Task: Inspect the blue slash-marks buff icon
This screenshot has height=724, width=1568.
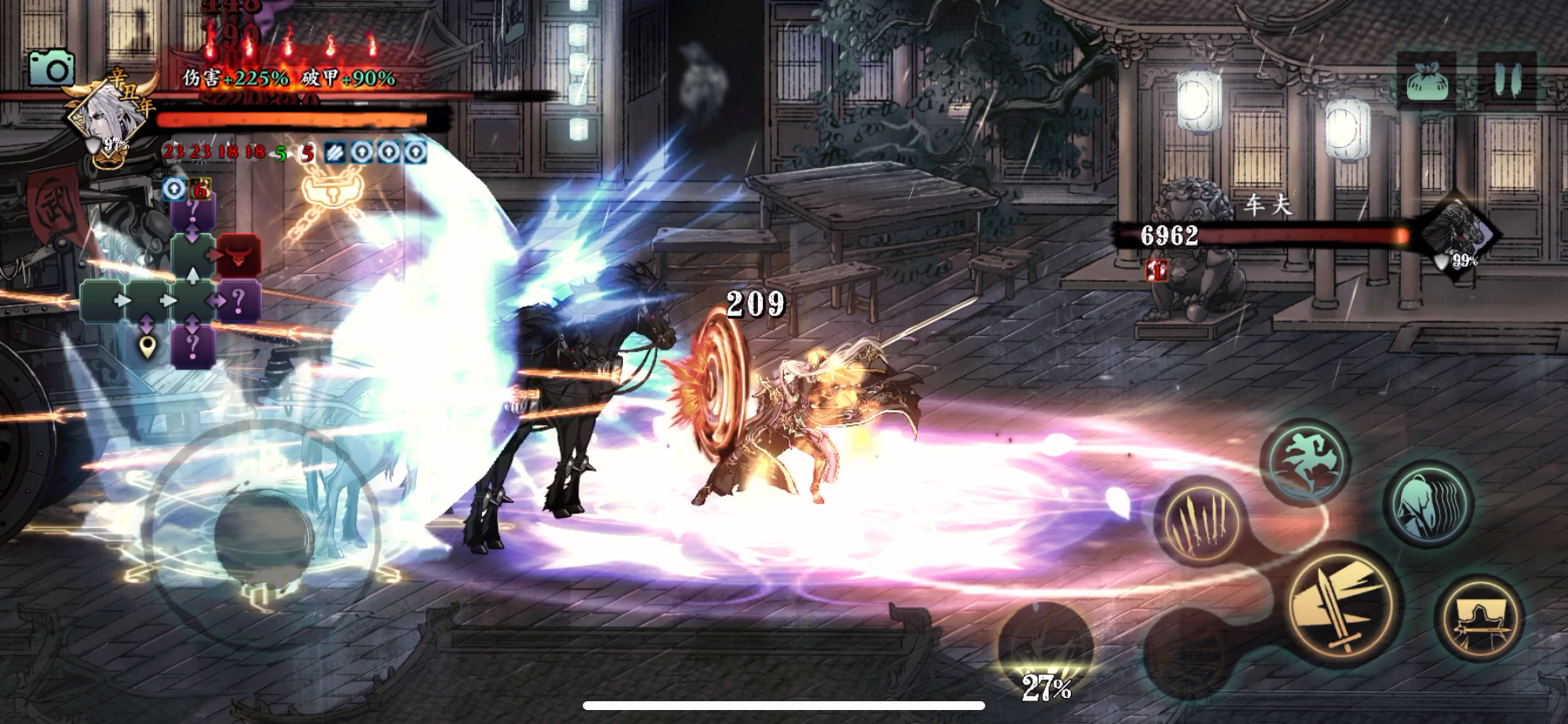Action: 335,151
